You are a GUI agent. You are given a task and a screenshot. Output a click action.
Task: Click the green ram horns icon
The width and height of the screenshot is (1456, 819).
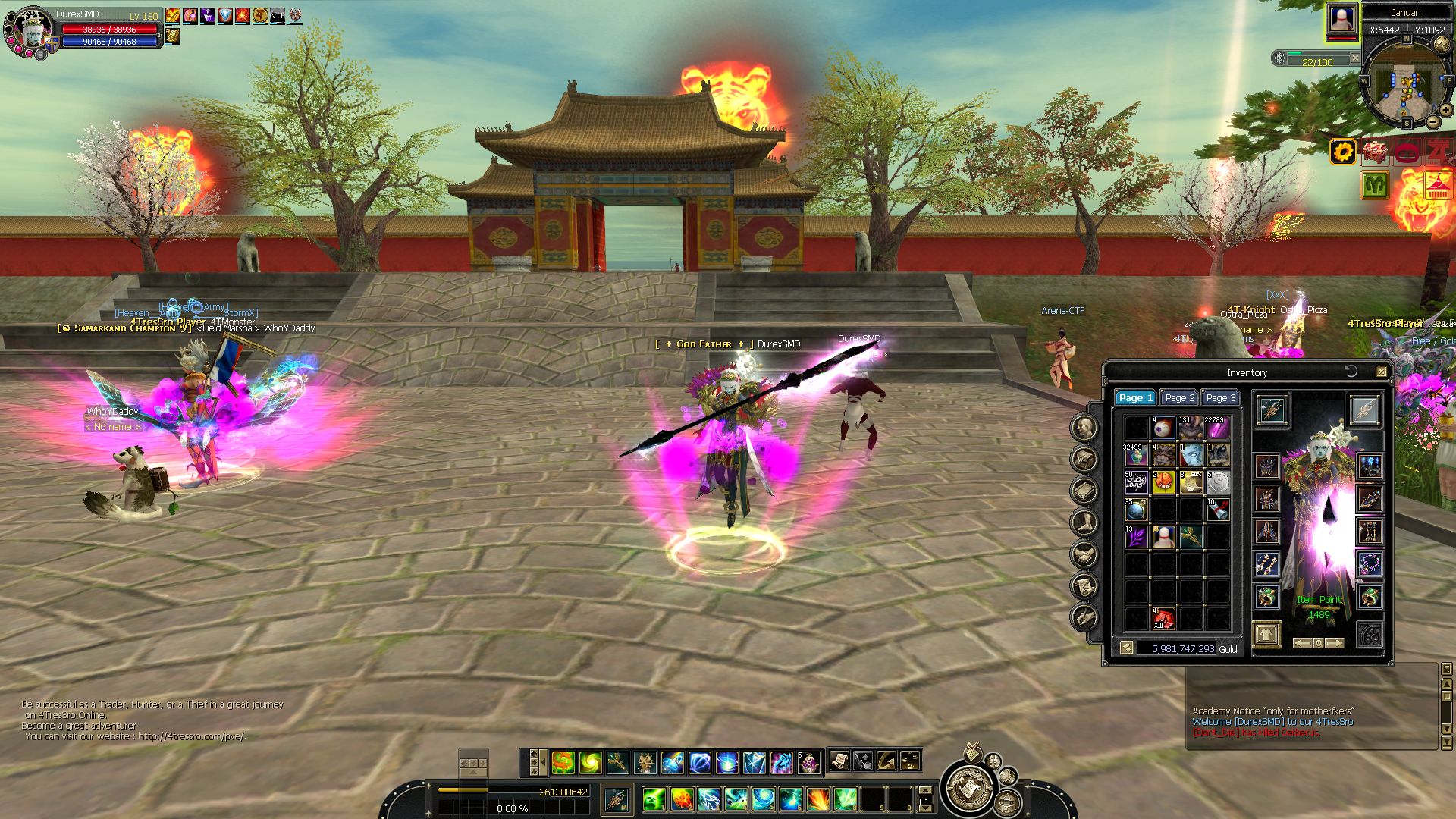1374,184
